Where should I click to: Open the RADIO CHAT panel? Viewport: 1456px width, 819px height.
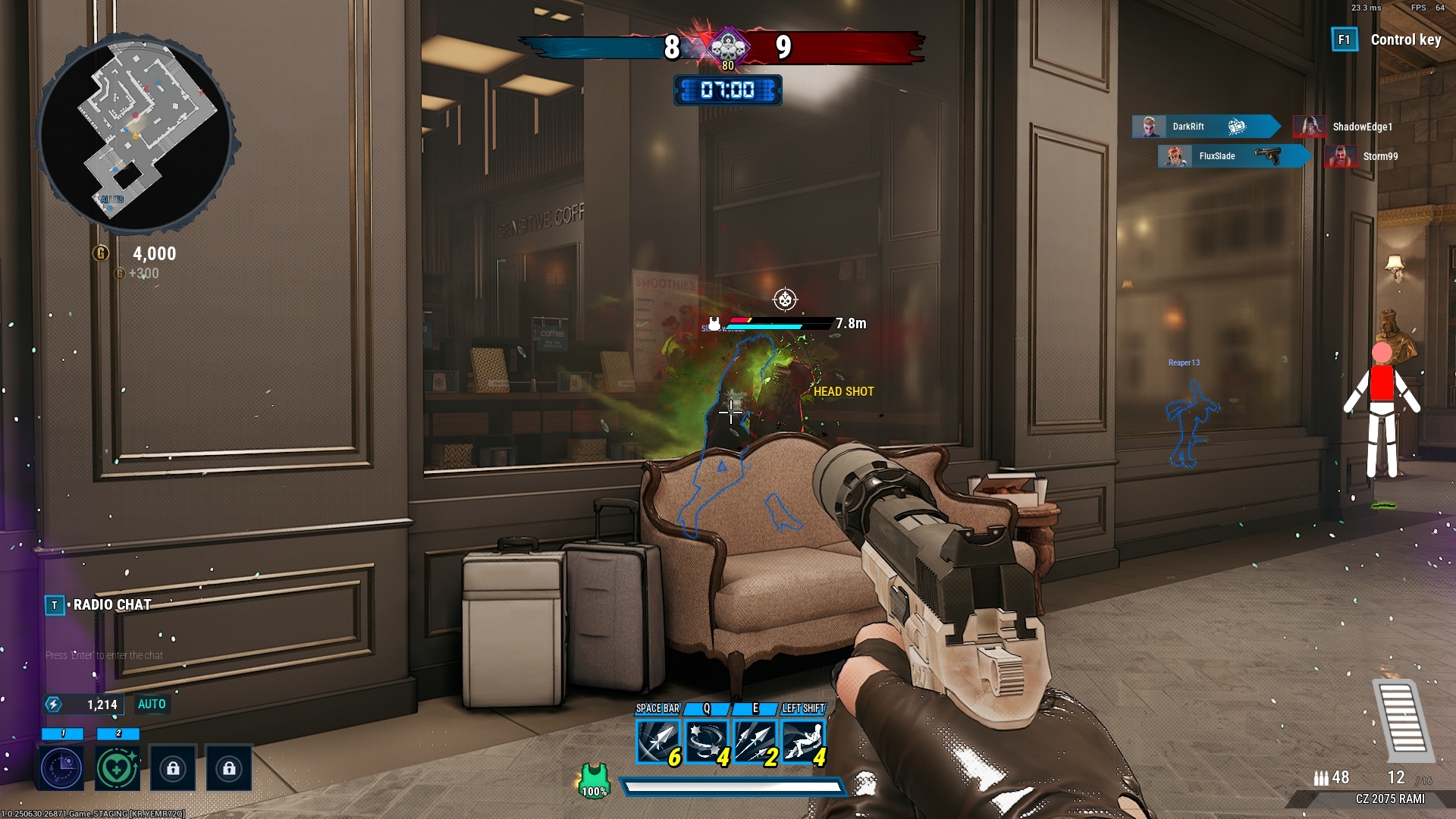click(x=111, y=605)
